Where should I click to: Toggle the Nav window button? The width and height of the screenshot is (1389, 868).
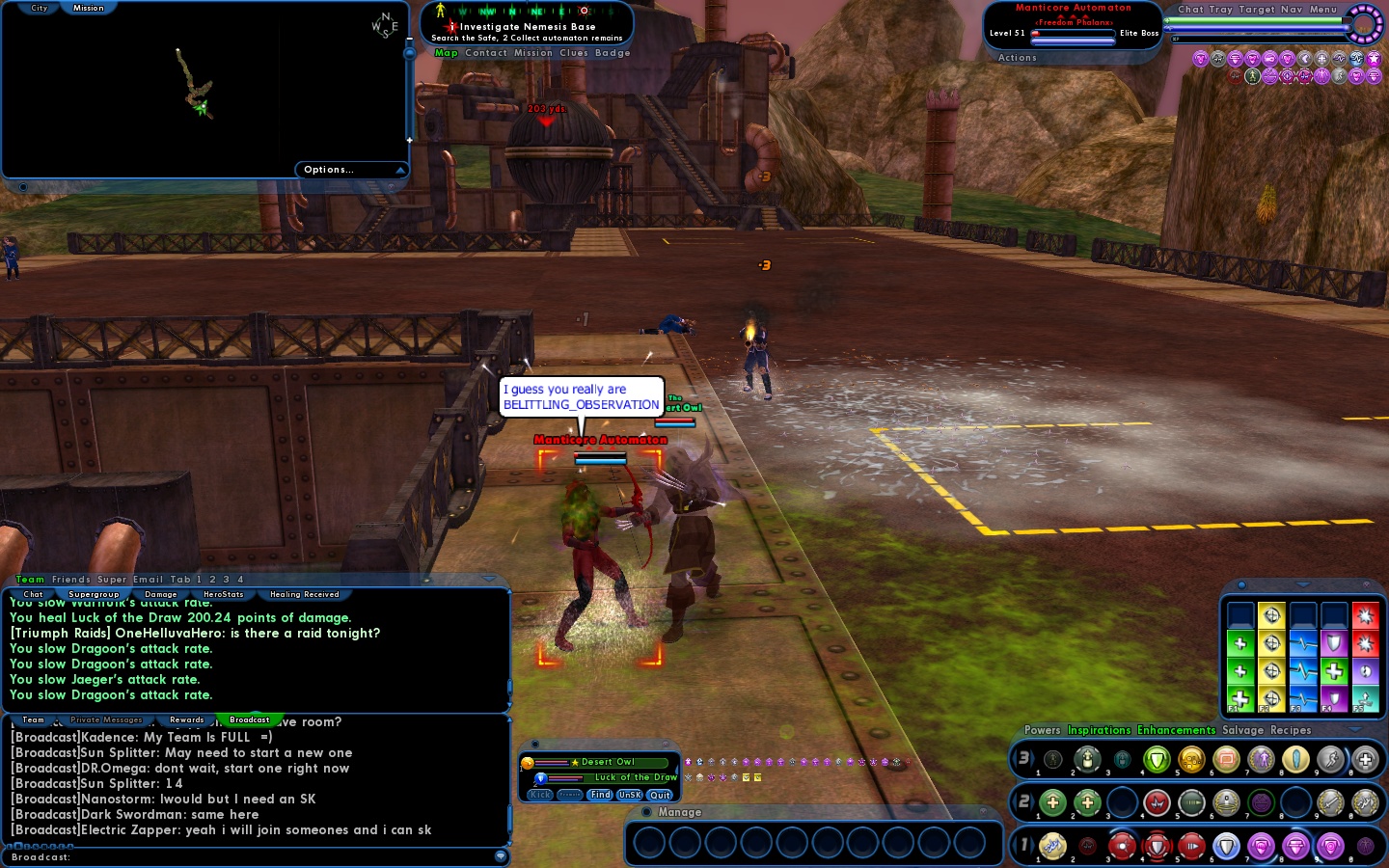click(1291, 10)
